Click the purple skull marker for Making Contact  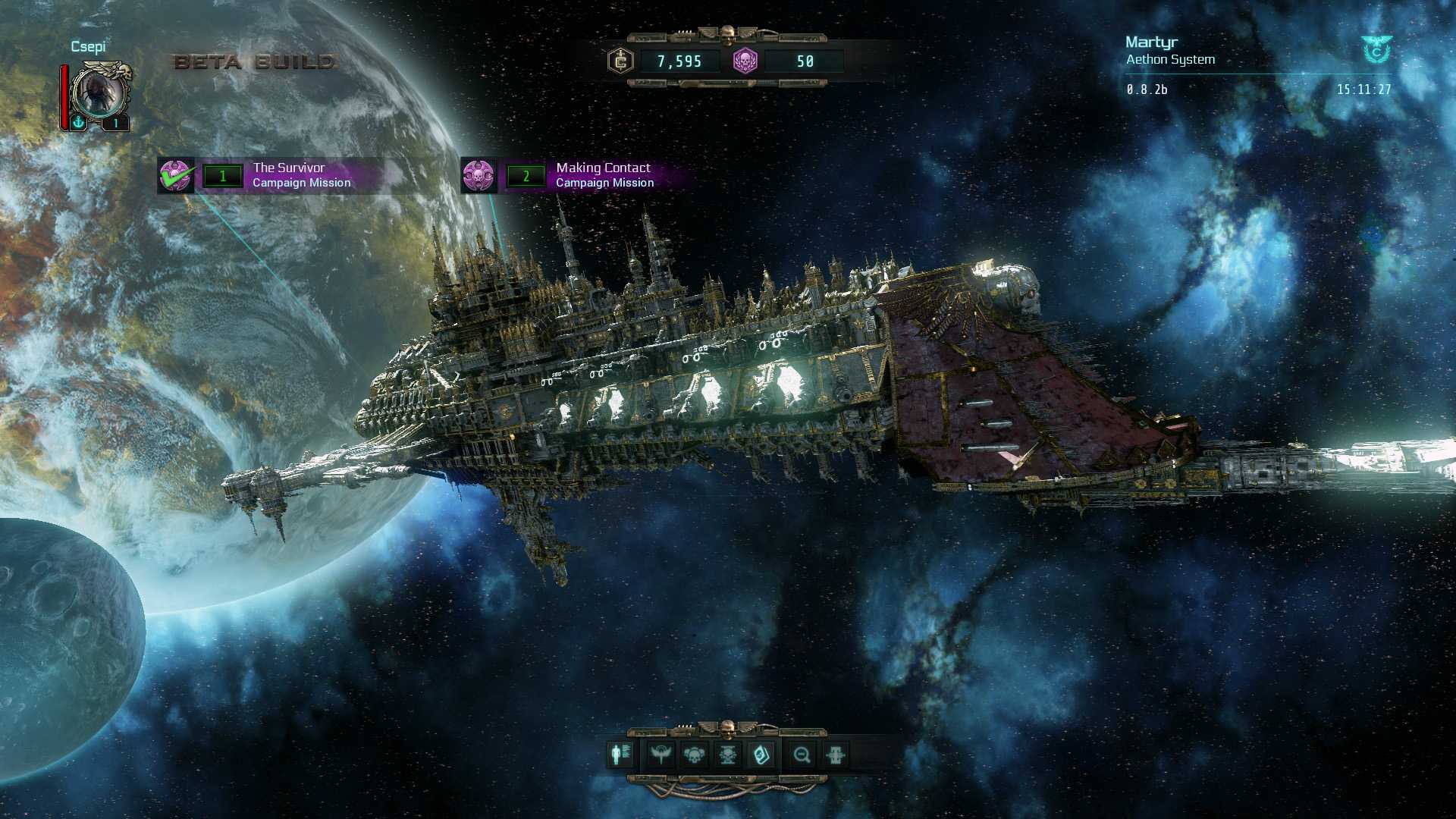click(481, 175)
